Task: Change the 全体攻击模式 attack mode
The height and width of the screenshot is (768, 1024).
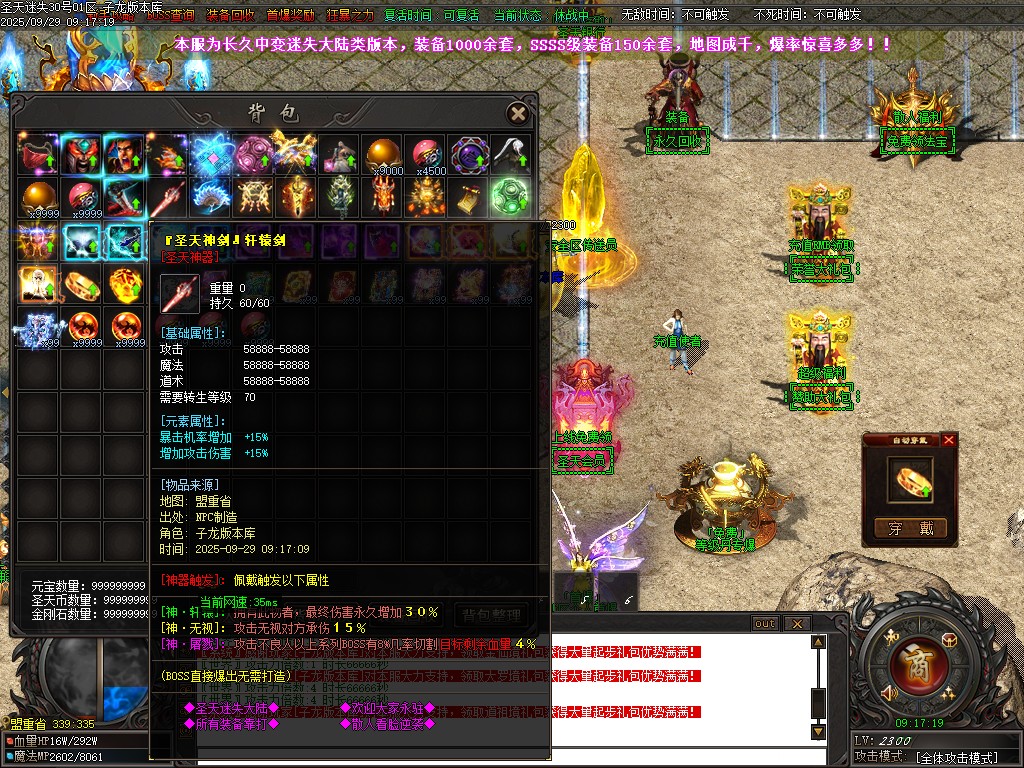Action: [957, 758]
